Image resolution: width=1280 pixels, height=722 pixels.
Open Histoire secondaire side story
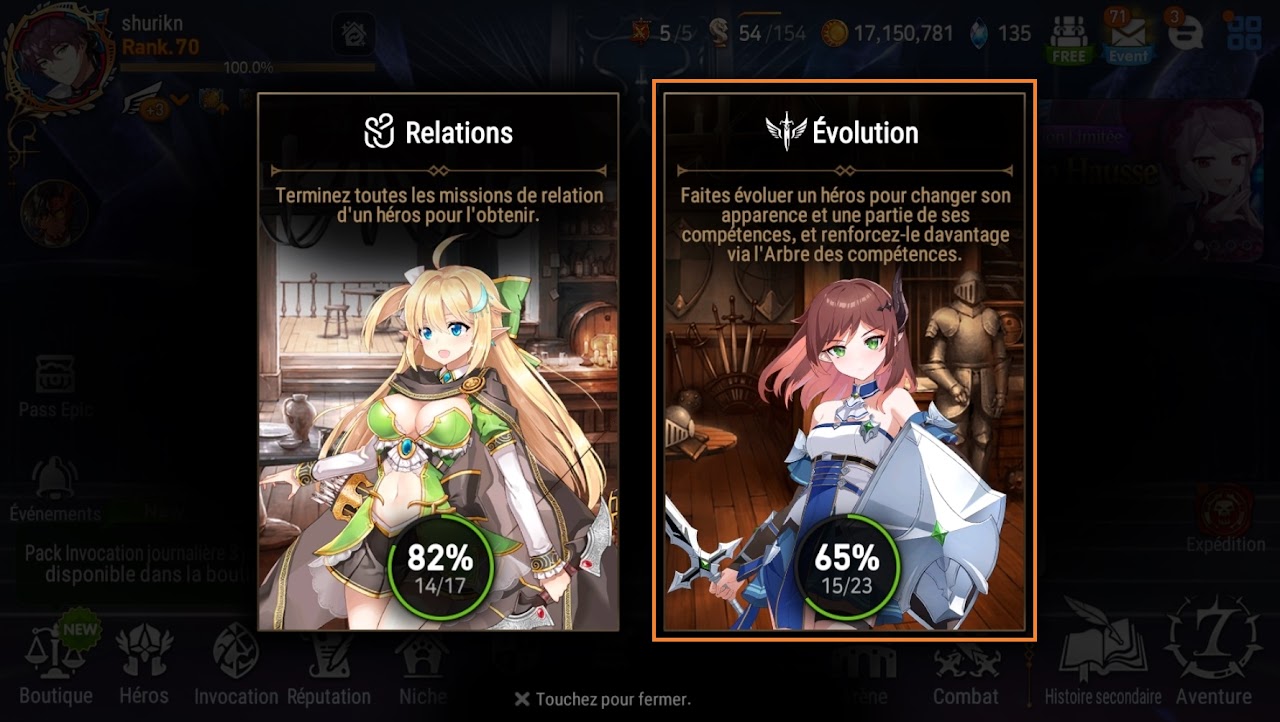(1103, 660)
